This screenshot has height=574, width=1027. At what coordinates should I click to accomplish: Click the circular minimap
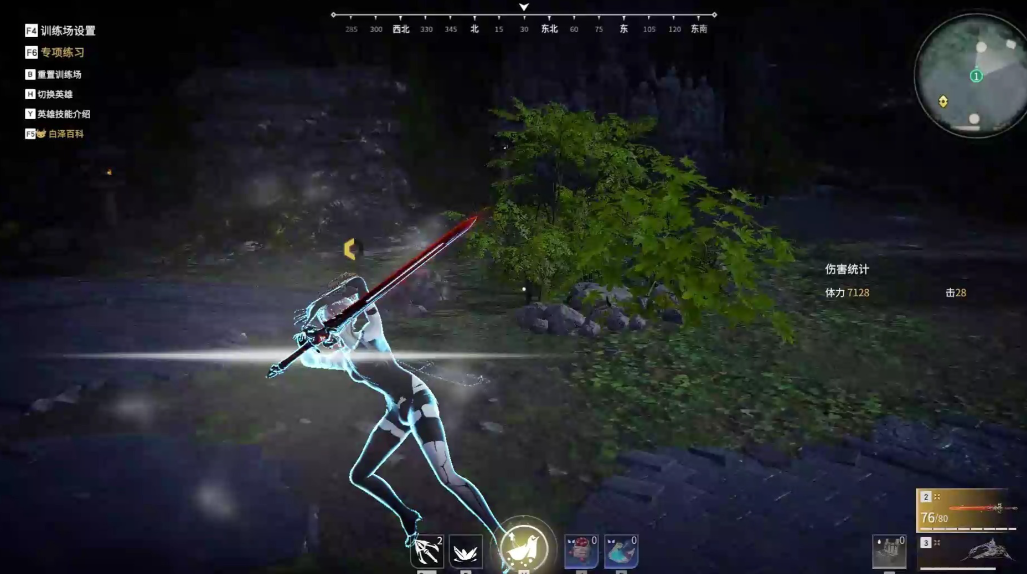pos(969,75)
